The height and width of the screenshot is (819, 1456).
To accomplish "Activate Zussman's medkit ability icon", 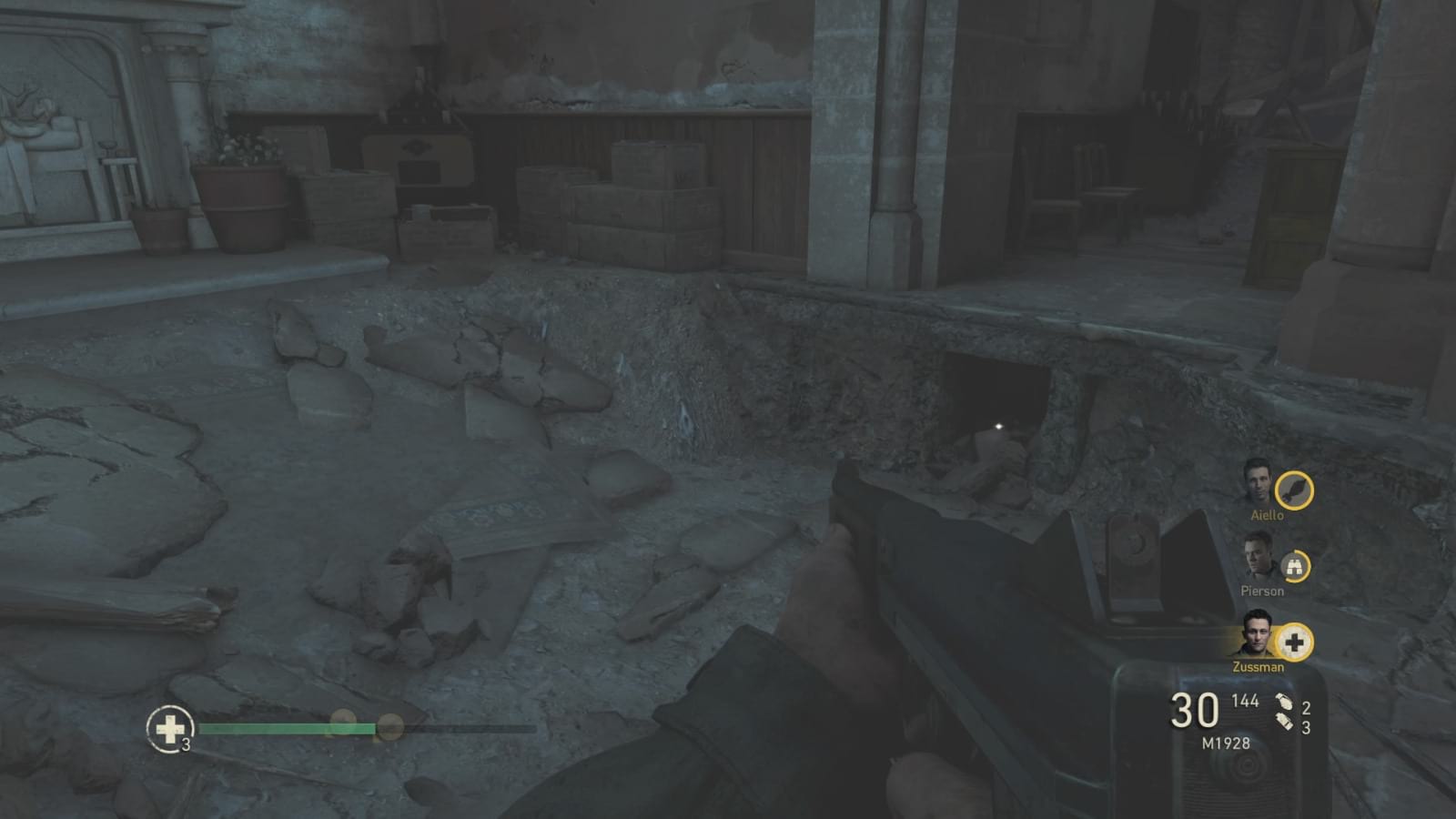I will (x=1296, y=642).
